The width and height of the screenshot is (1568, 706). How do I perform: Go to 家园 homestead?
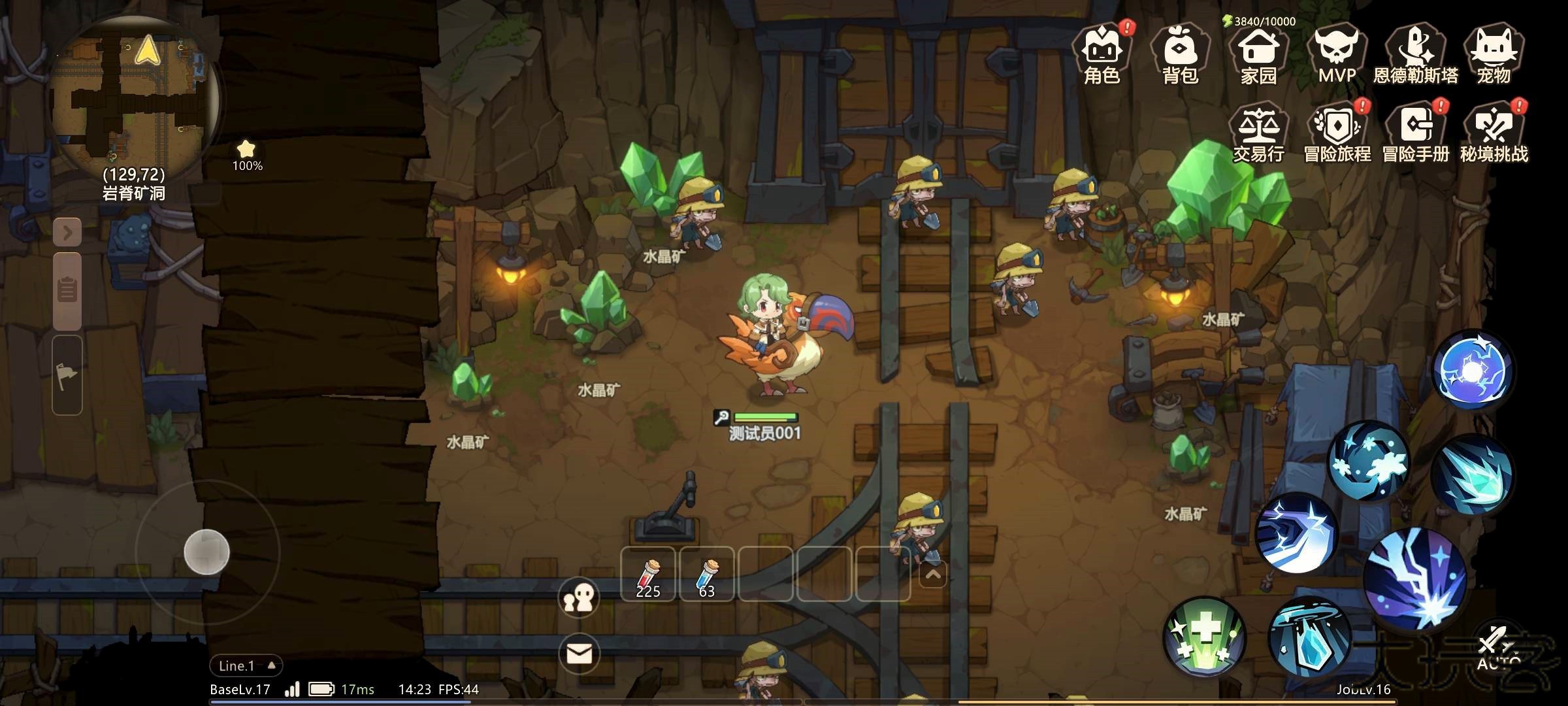1258,54
